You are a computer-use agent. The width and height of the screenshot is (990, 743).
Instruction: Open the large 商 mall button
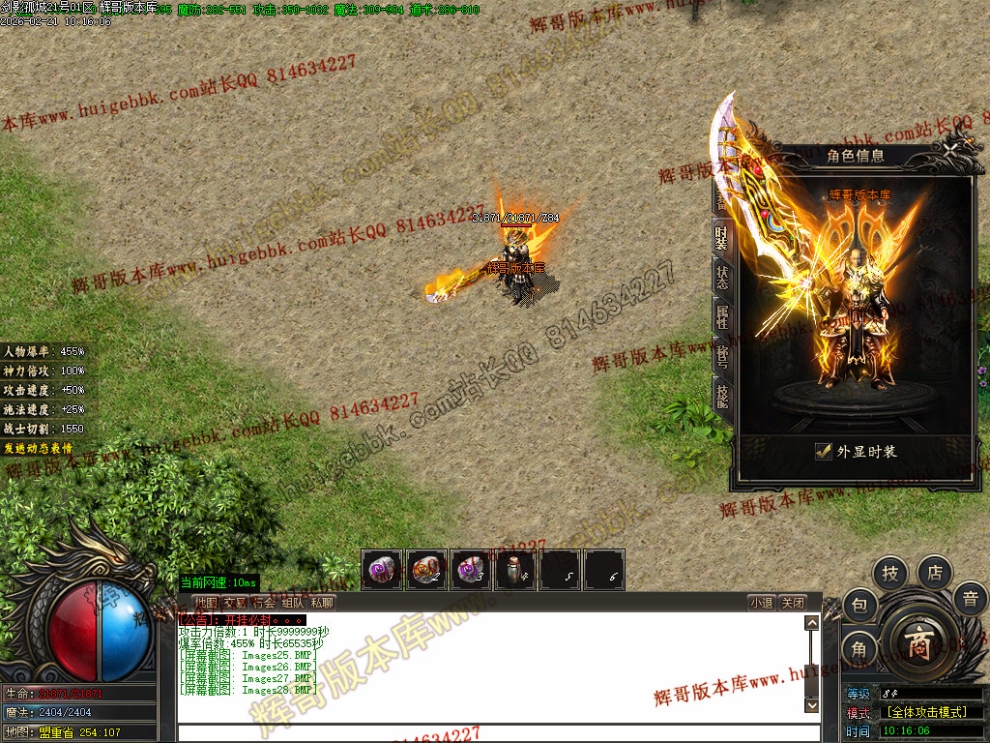click(916, 645)
